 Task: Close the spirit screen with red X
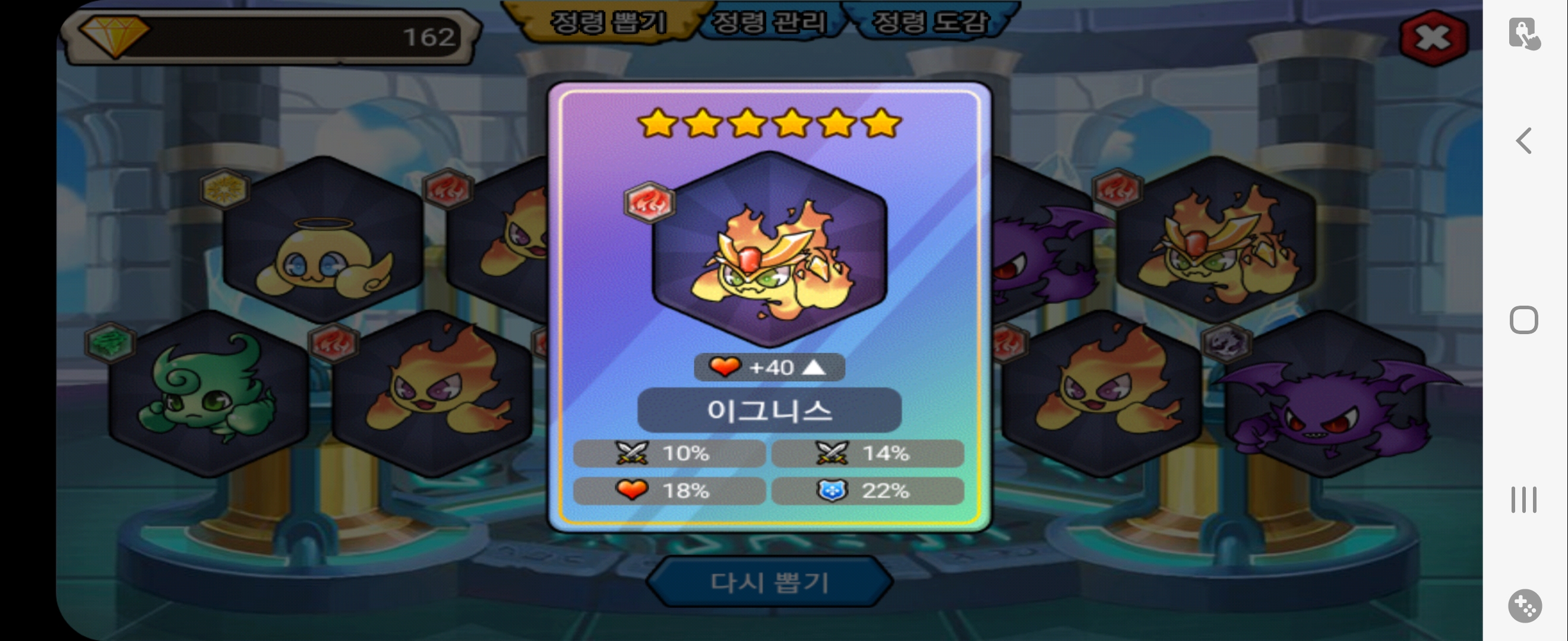point(1433,38)
